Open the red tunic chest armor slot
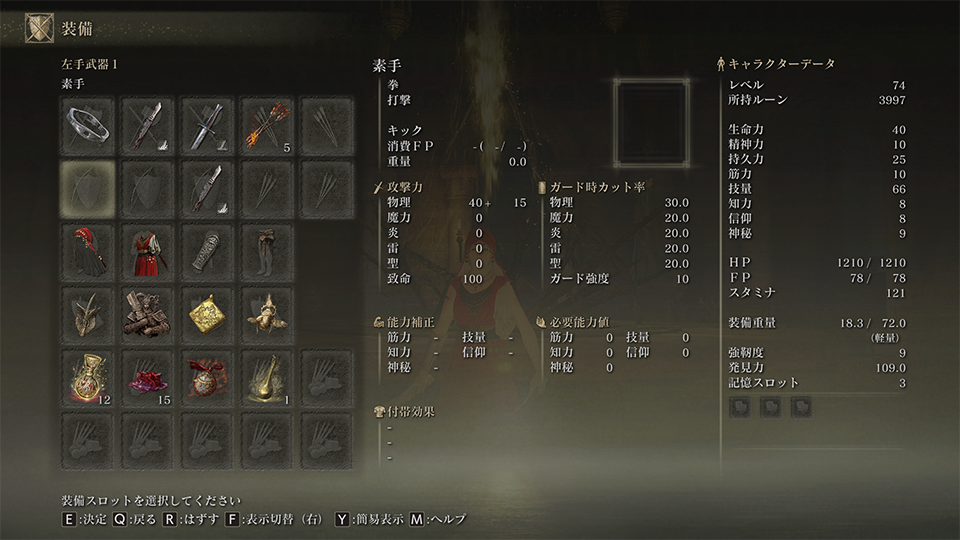Viewport: 960px width, 540px height. 147,250
